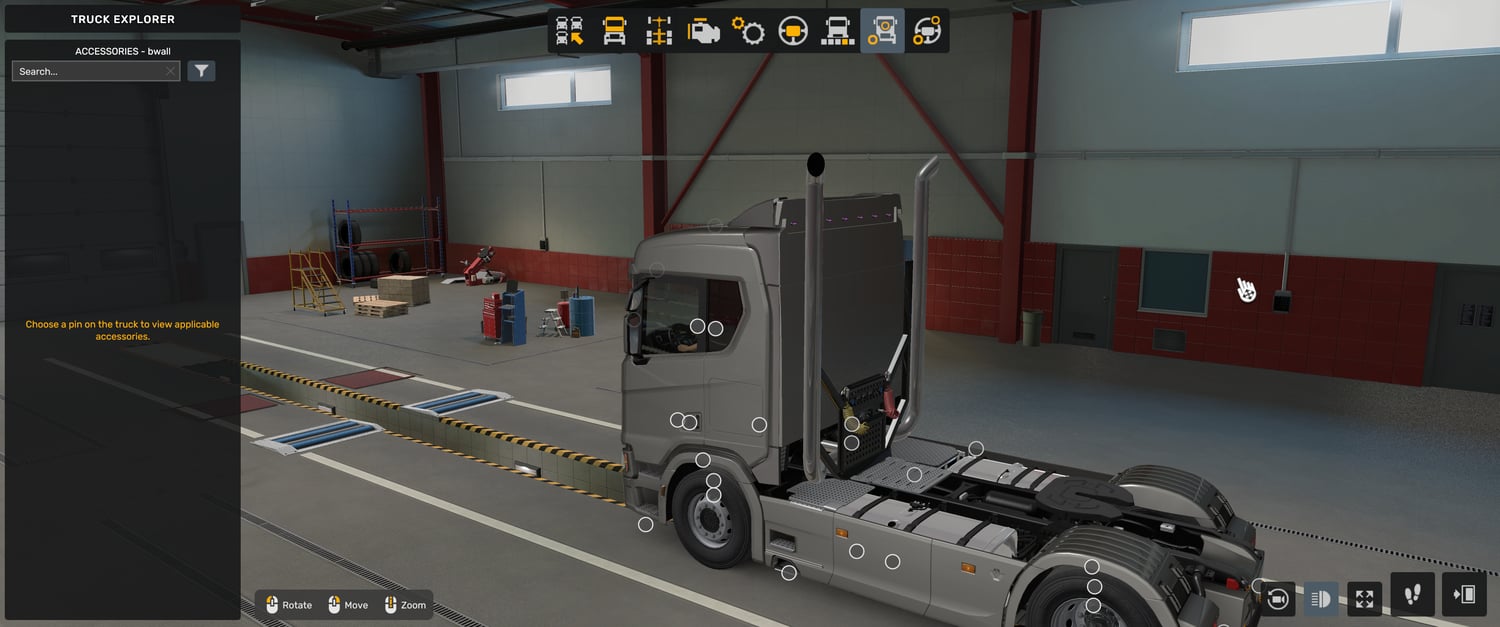
Task: Select the yellow truck cabin category
Action: (614, 31)
